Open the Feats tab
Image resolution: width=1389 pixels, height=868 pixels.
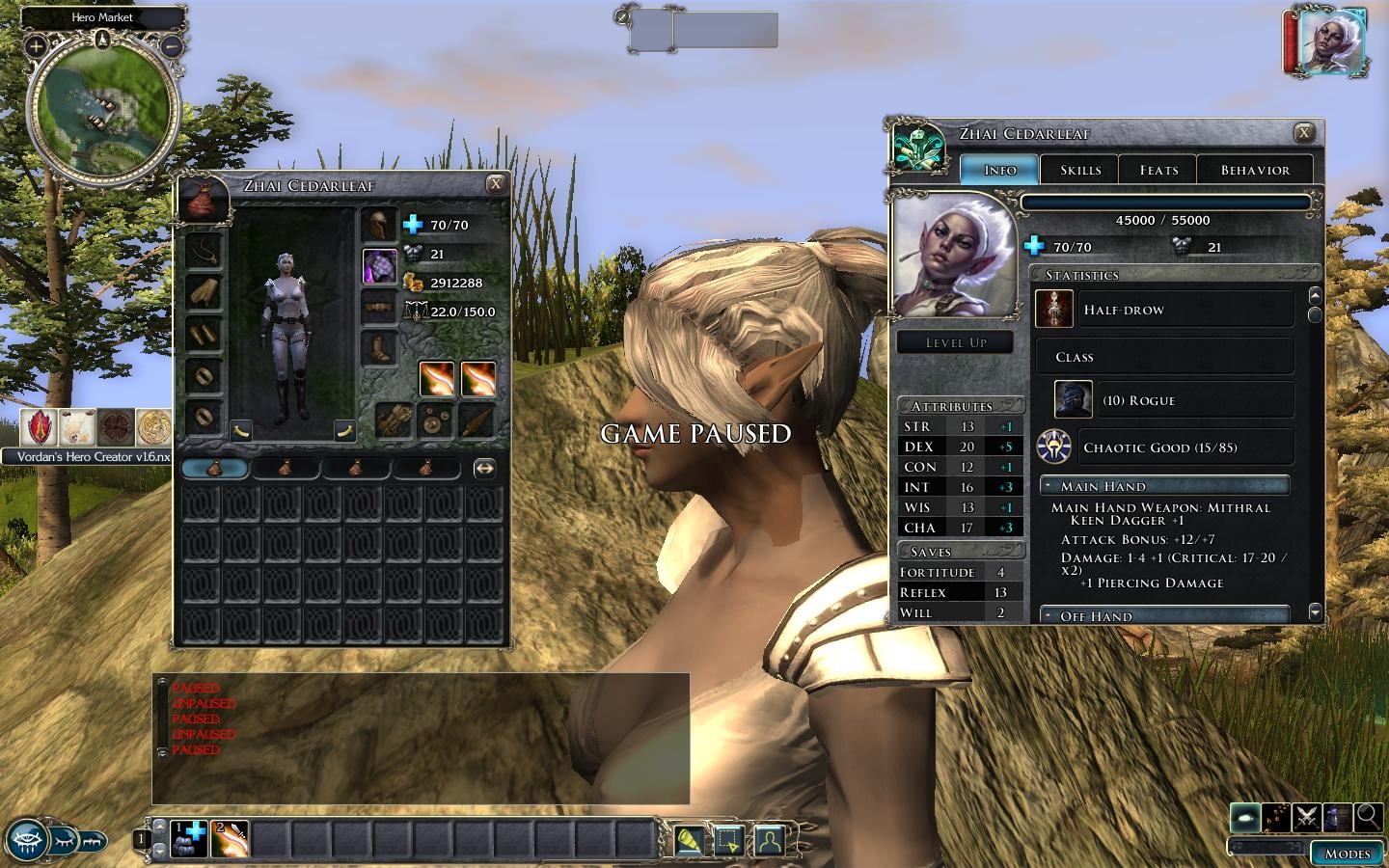click(x=1158, y=170)
